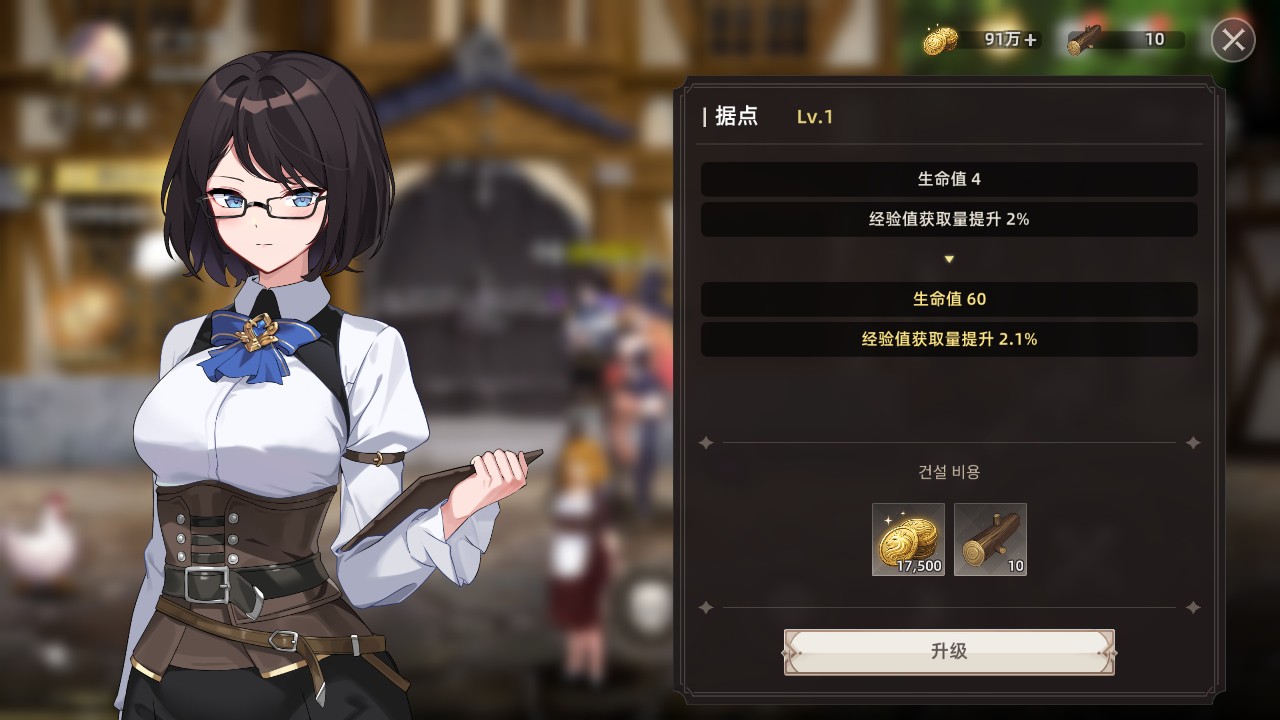This screenshot has width=1280, height=720.
Task: Click the plus icon beside the 91万 gold amount
Action: click(1030, 38)
